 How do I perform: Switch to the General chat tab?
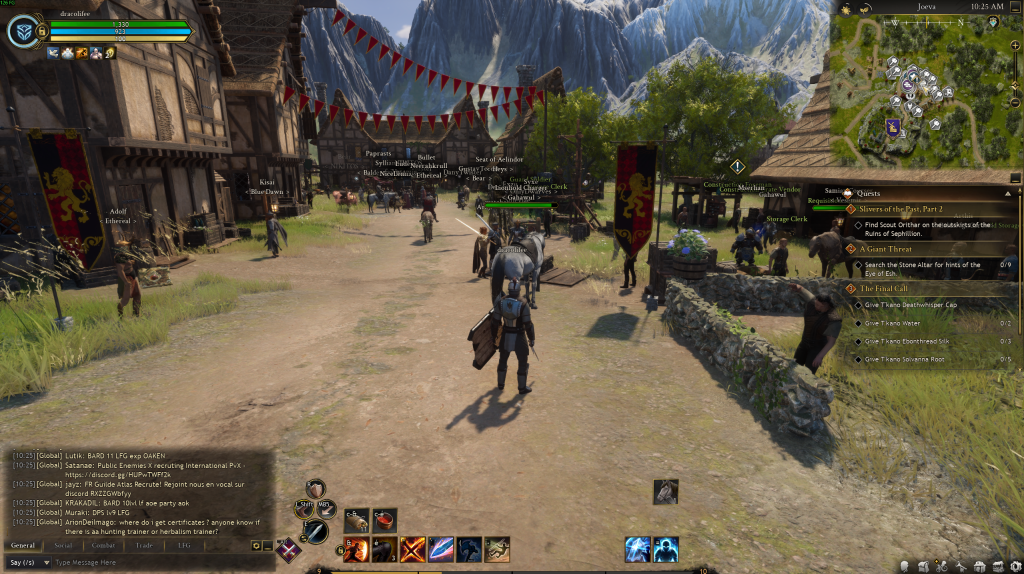23,545
